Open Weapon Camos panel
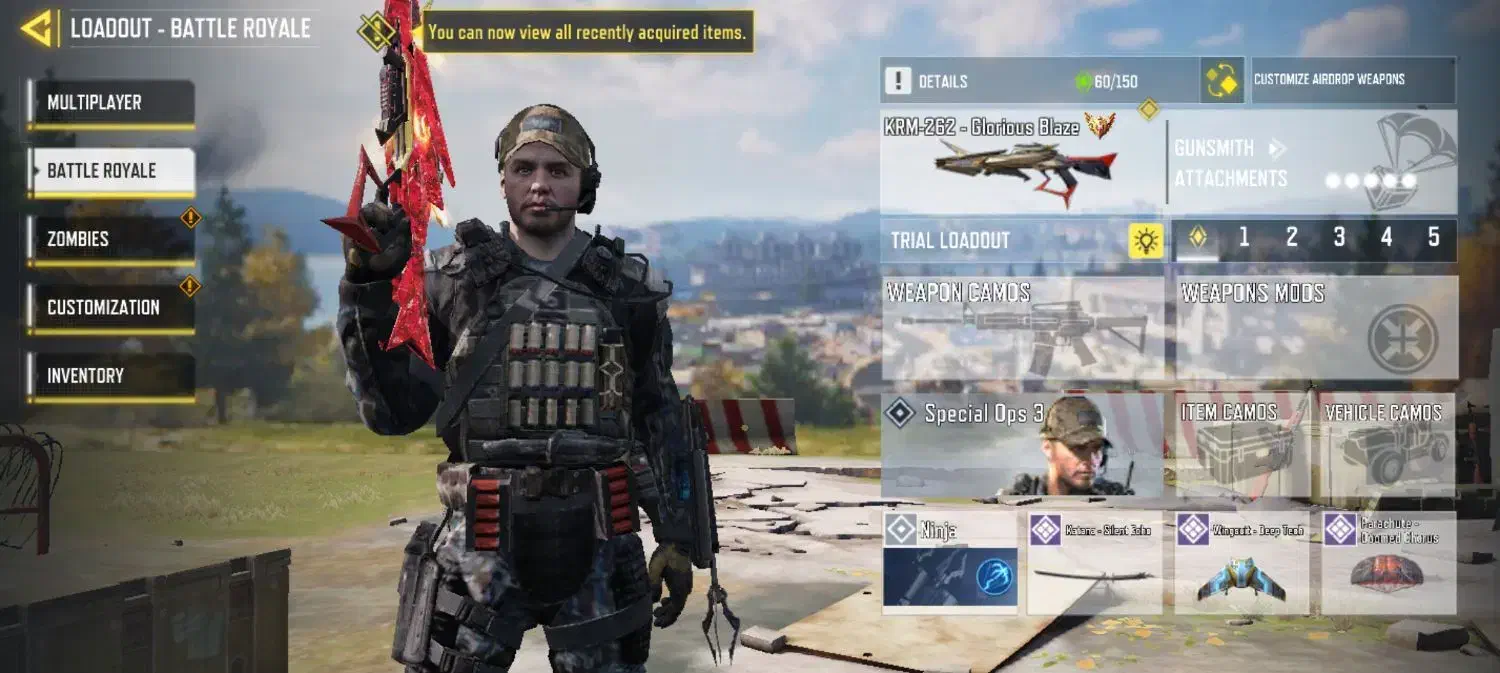 point(1022,328)
